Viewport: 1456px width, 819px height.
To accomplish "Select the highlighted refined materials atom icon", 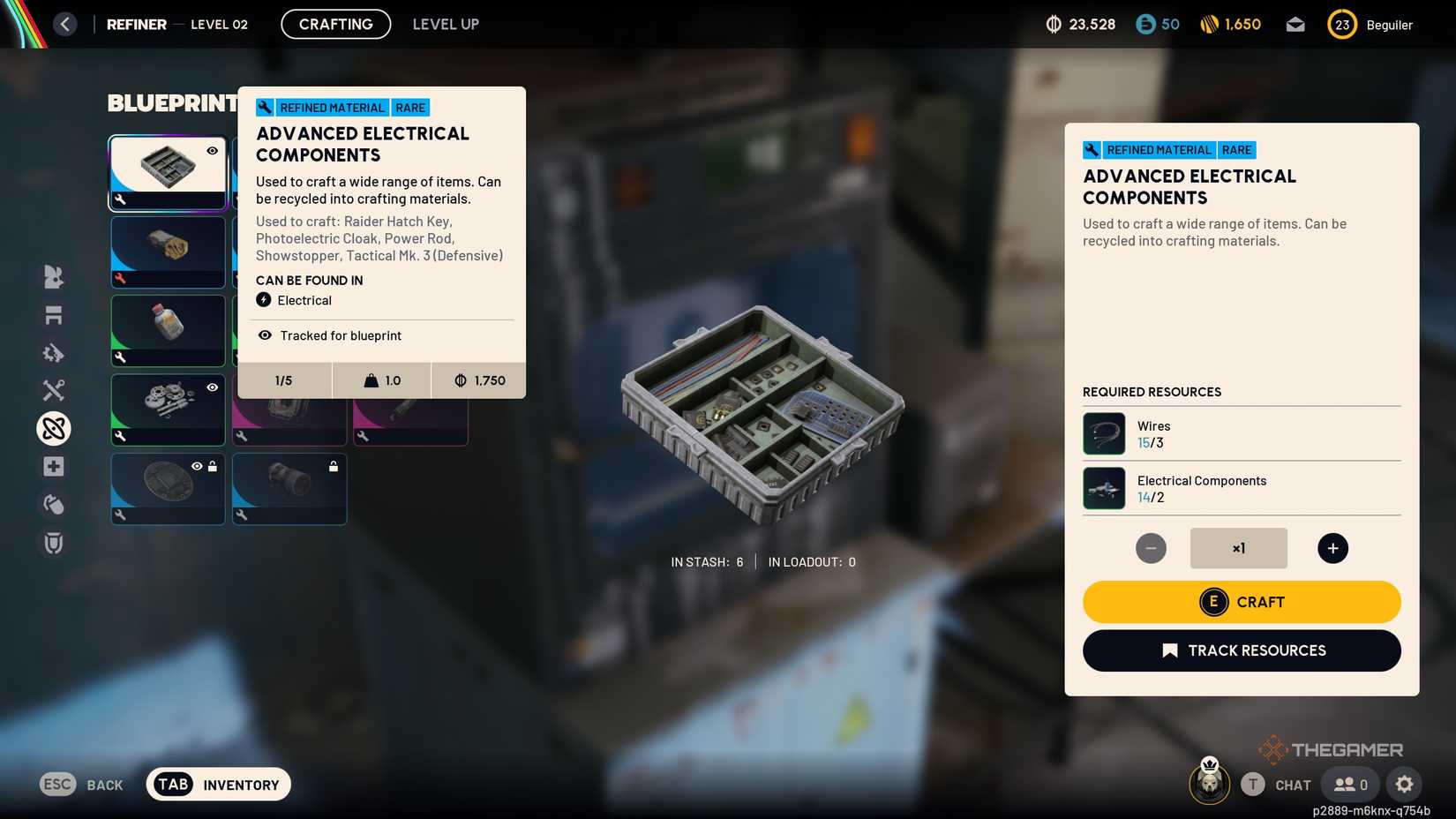I will point(53,428).
